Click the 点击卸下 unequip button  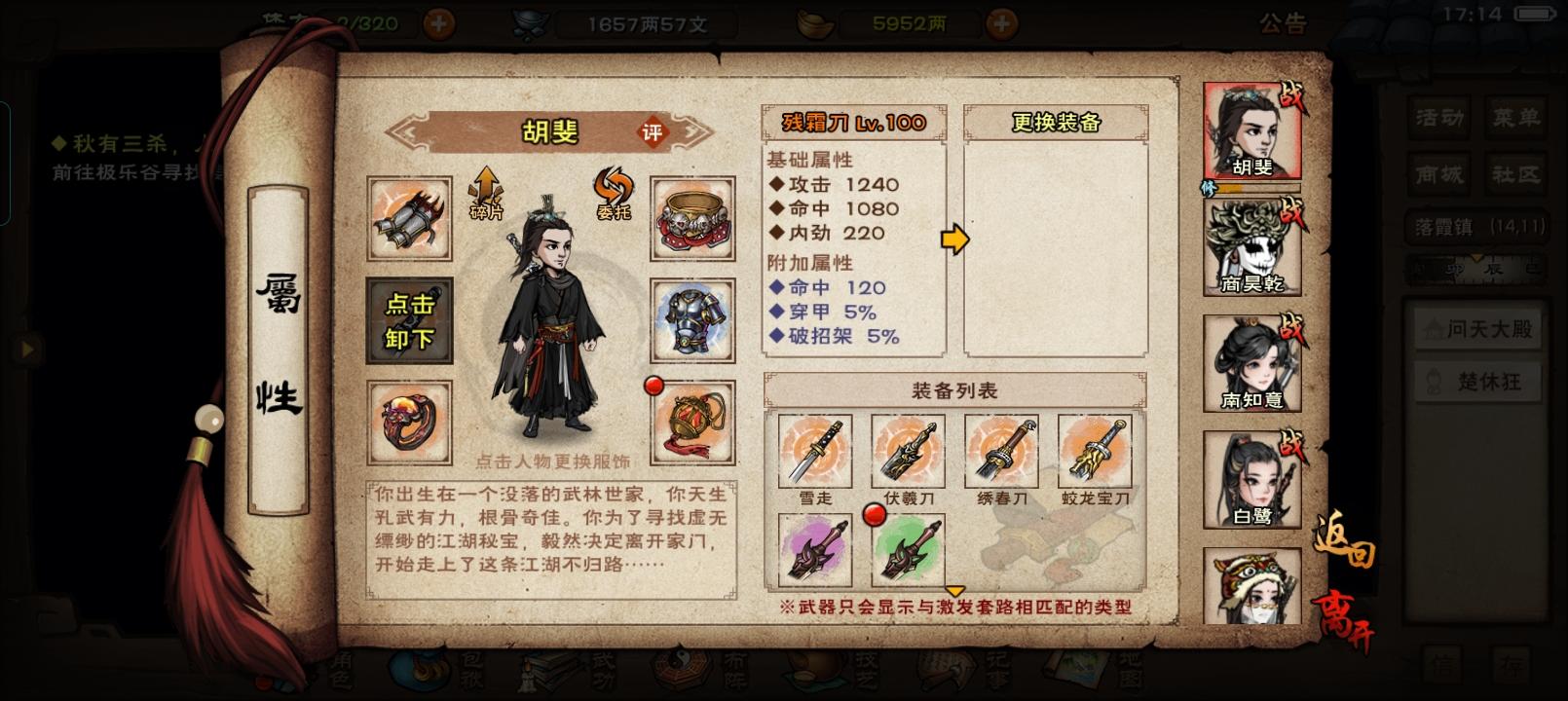(408, 321)
